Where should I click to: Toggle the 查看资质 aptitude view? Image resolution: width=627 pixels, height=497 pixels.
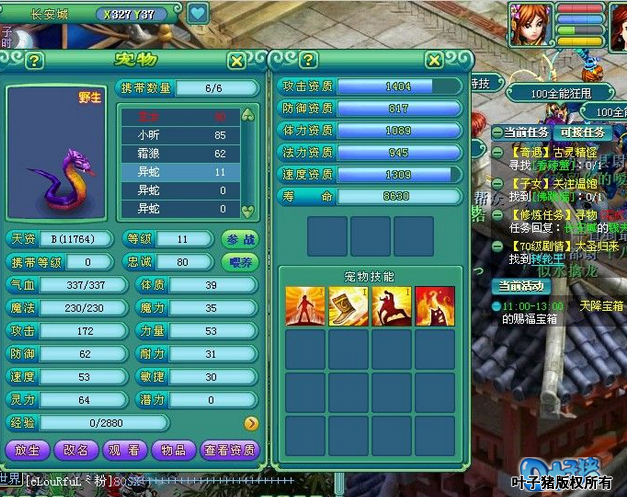[229, 450]
